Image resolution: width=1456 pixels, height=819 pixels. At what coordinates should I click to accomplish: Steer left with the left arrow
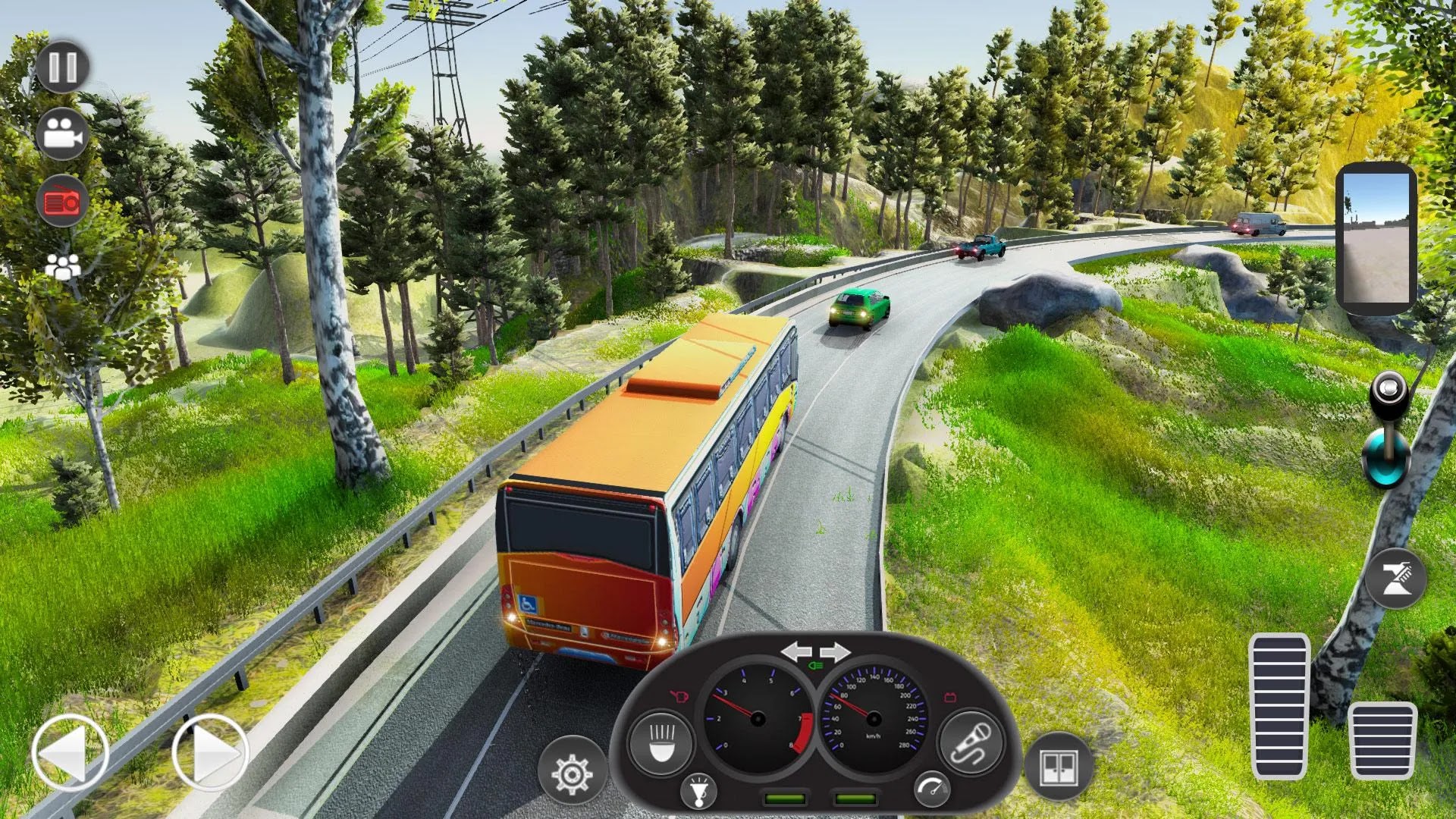[x=70, y=753]
